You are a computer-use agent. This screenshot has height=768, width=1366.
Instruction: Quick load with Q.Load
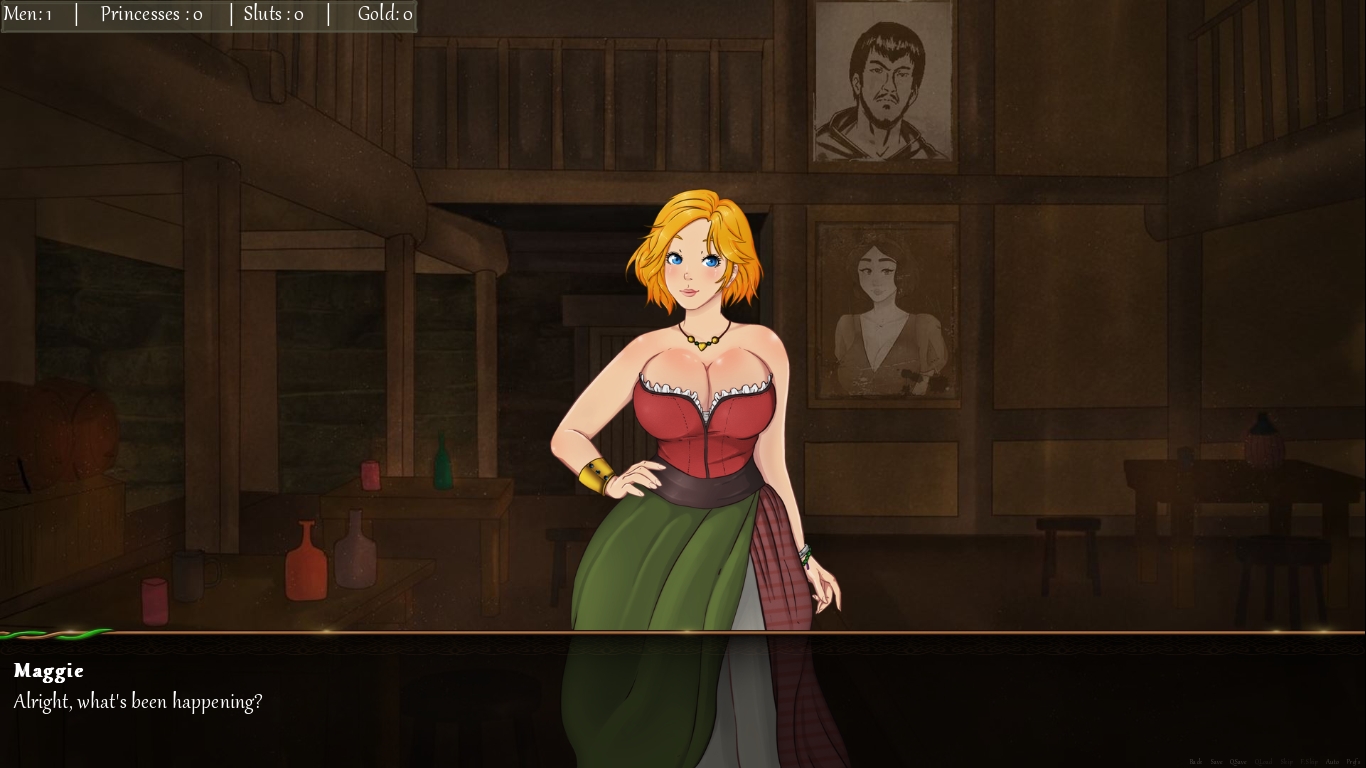pyautogui.click(x=1263, y=762)
